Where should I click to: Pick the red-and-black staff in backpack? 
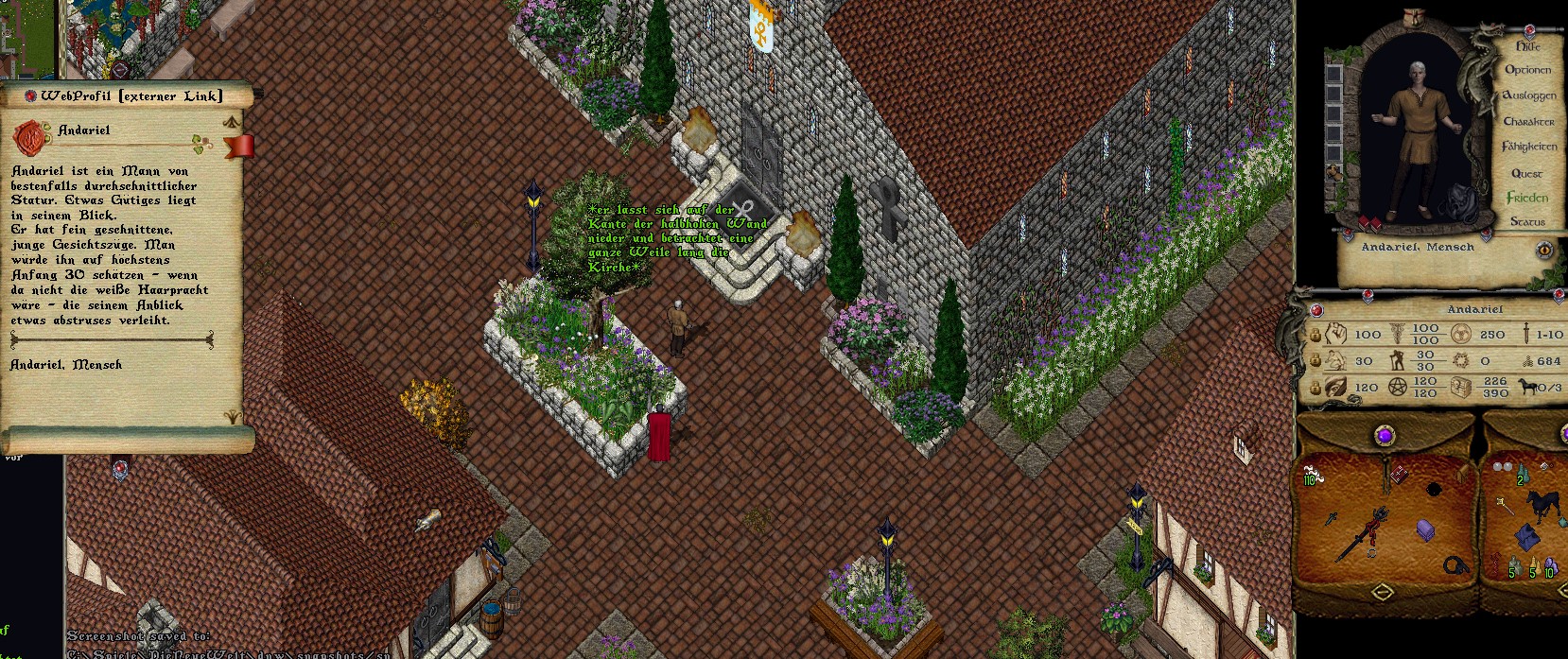(1363, 531)
